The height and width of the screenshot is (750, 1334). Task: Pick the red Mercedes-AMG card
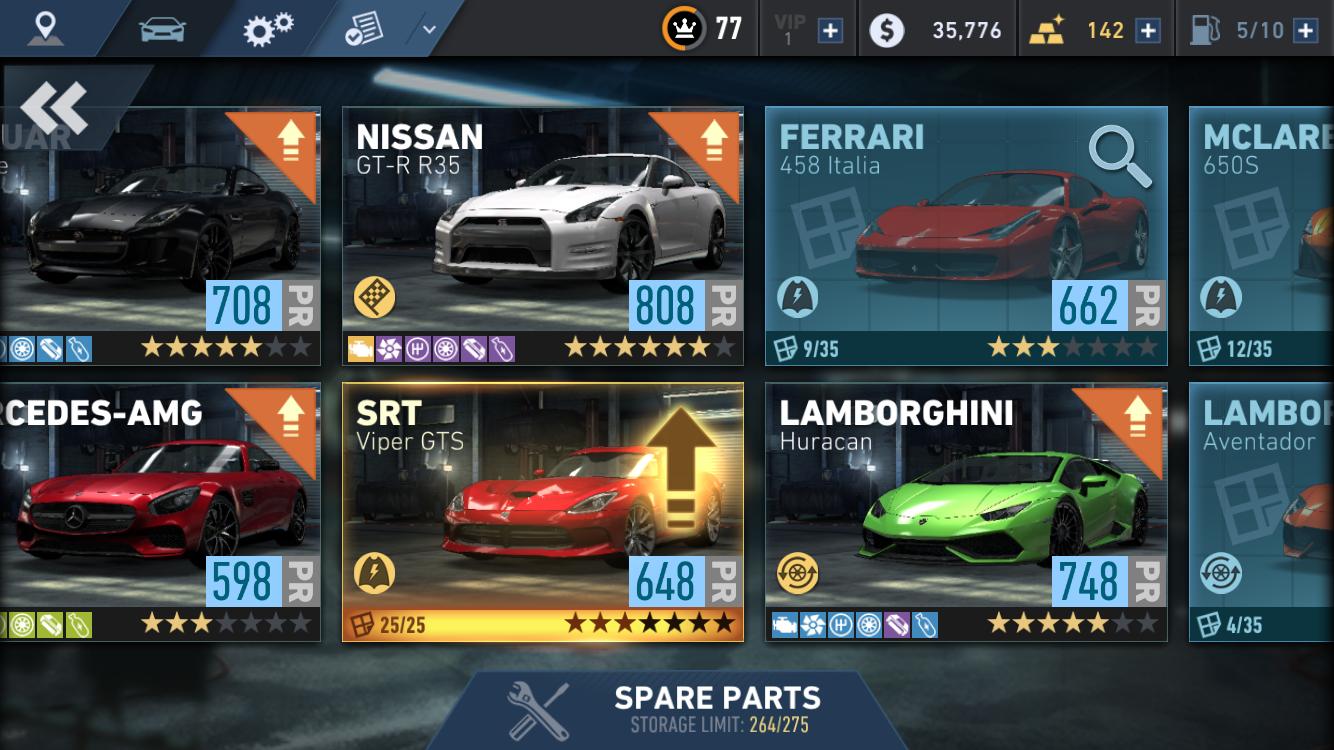160,511
